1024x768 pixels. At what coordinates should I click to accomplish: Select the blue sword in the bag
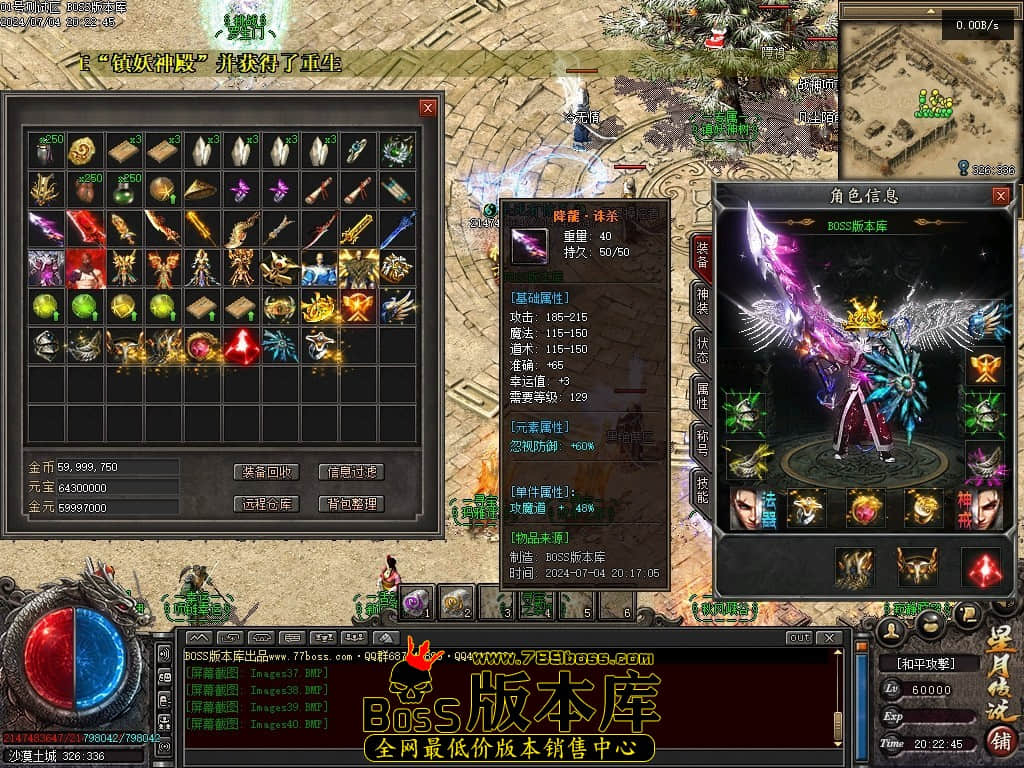pos(398,229)
